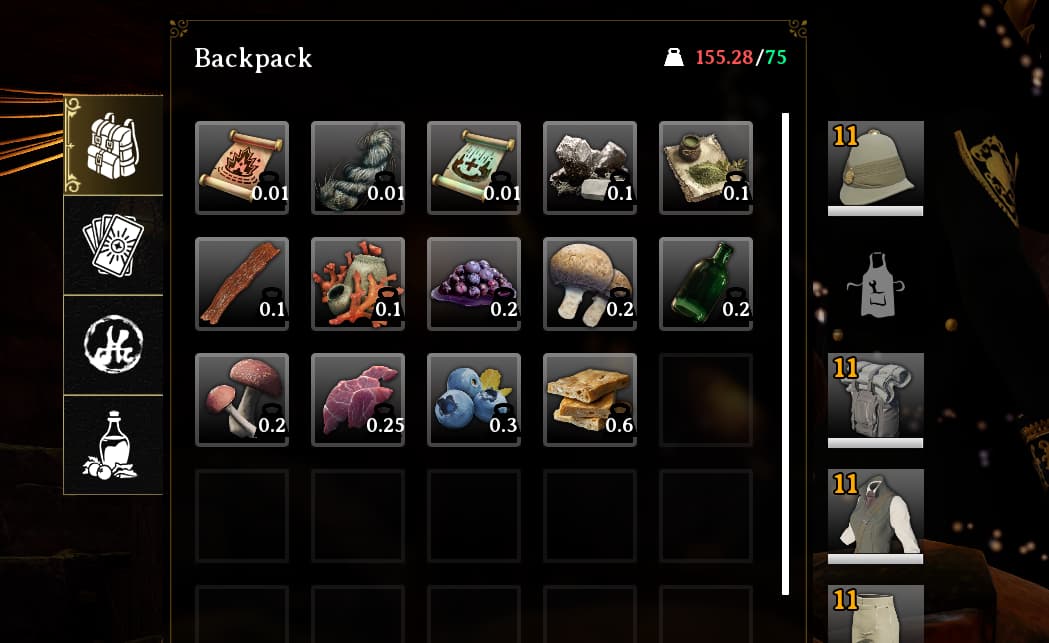Open the bottle and fruit consumables tab

(x=113, y=445)
